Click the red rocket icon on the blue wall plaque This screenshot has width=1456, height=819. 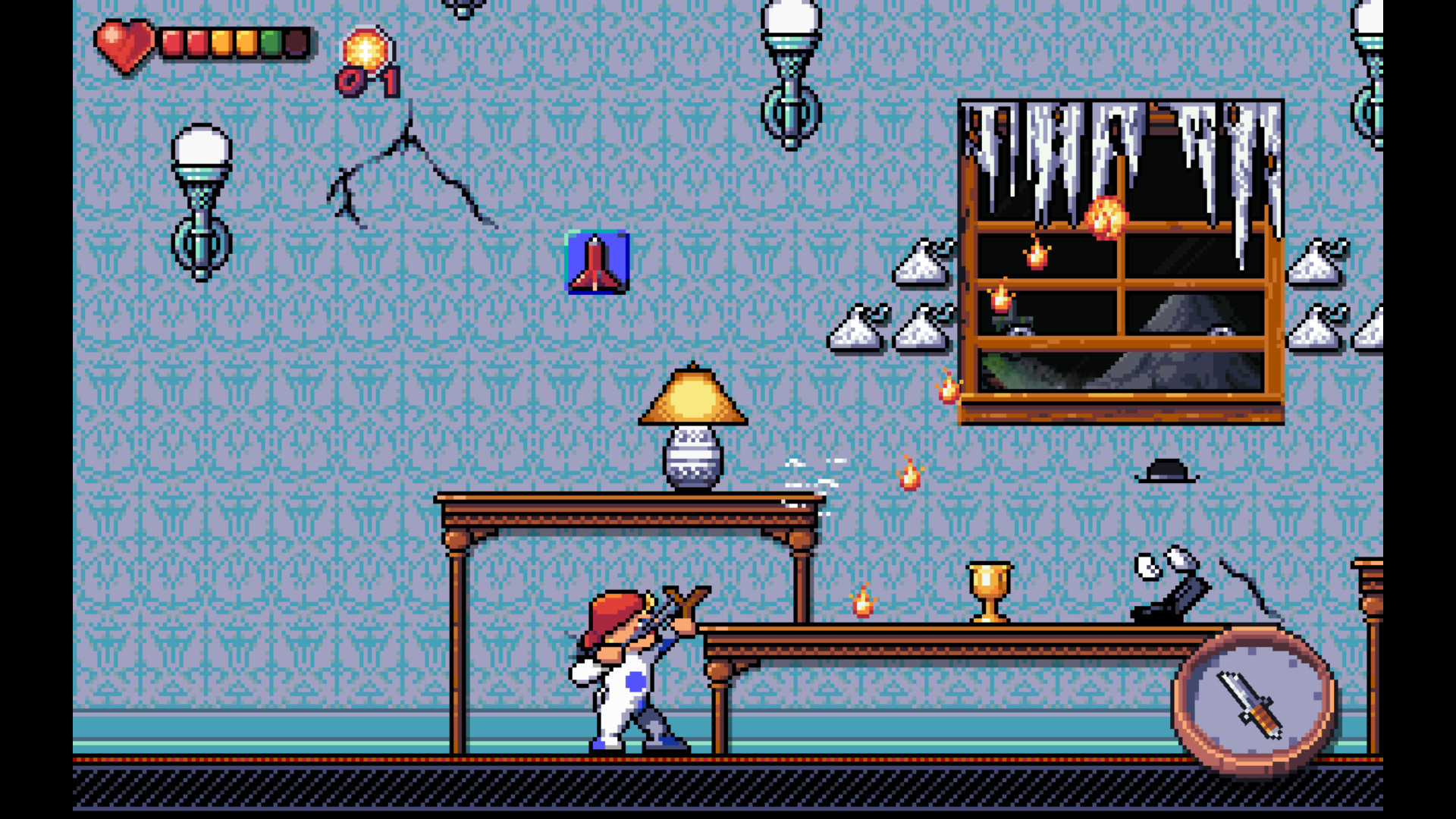(596, 262)
